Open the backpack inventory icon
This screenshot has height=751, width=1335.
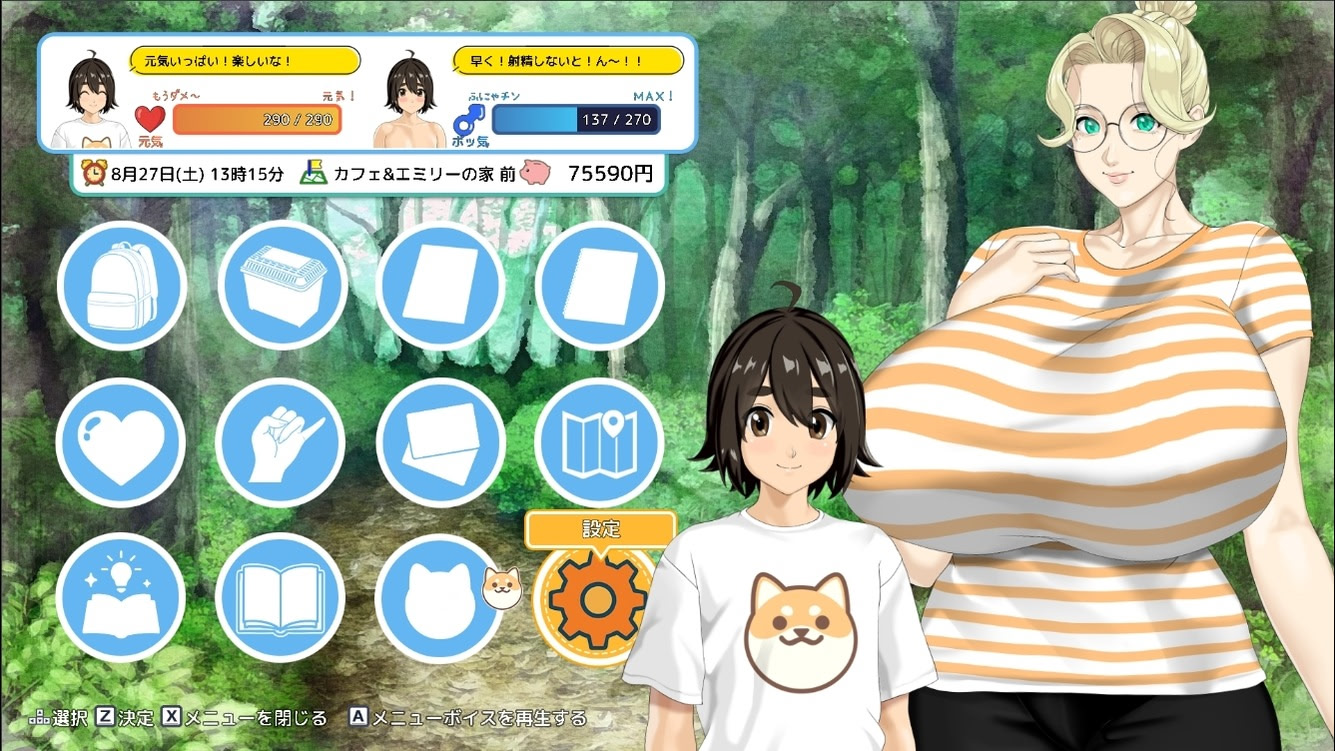122,285
